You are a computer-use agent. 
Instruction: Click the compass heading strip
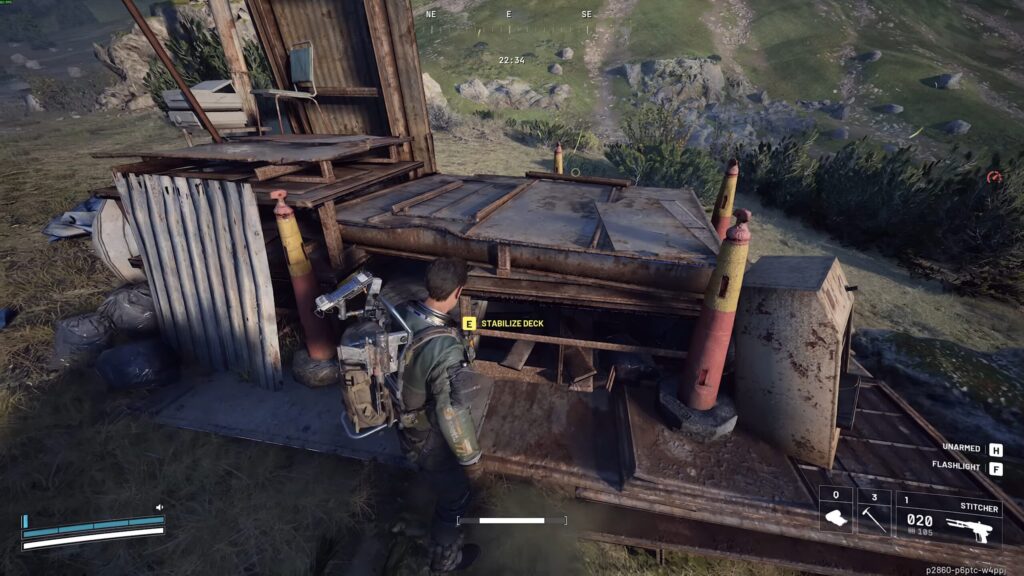508,16
